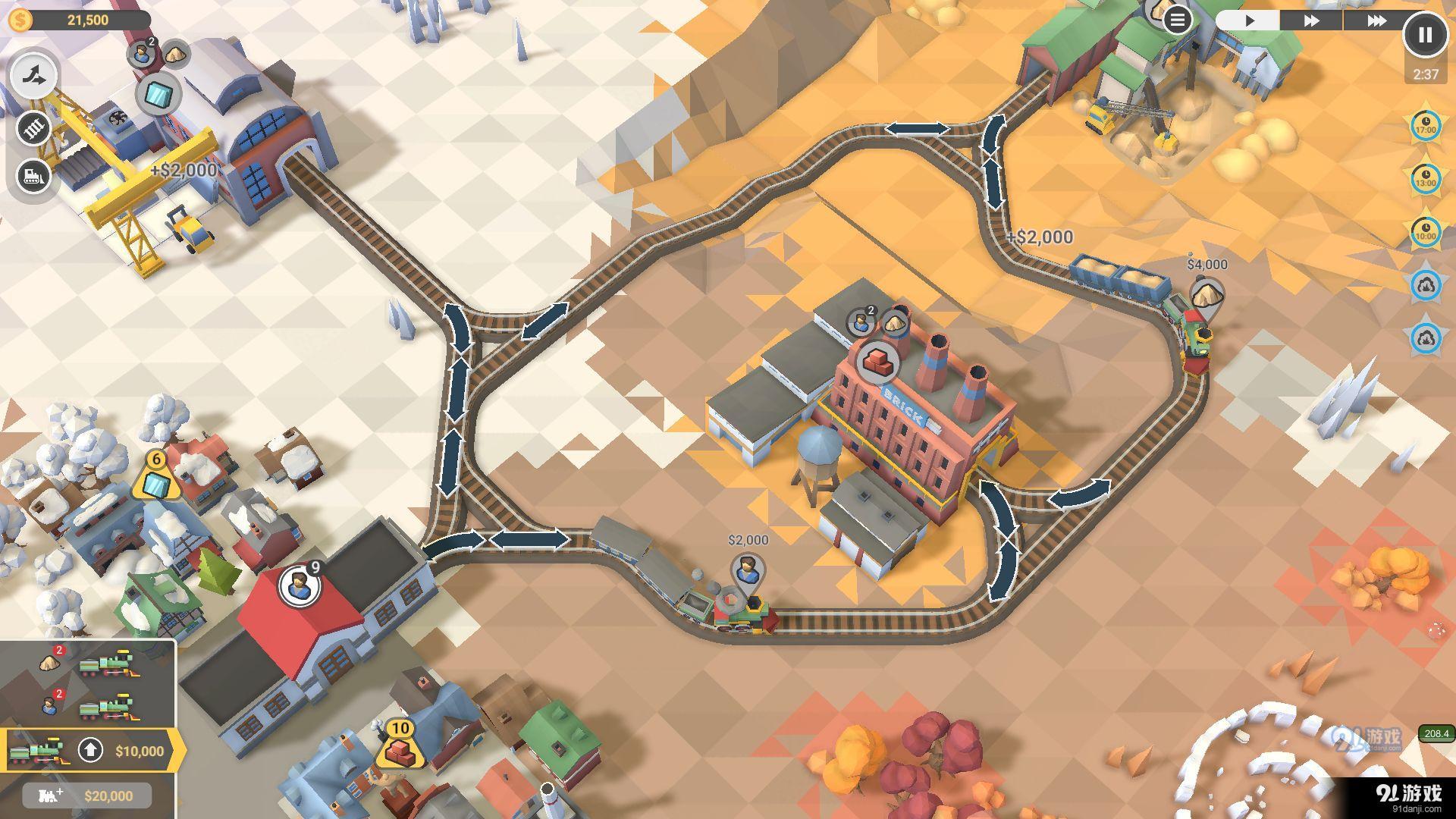Open the glass factory's glass output icon
Image resolution: width=1456 pixels, height=819 pixels.
click(x=158, y=96)
